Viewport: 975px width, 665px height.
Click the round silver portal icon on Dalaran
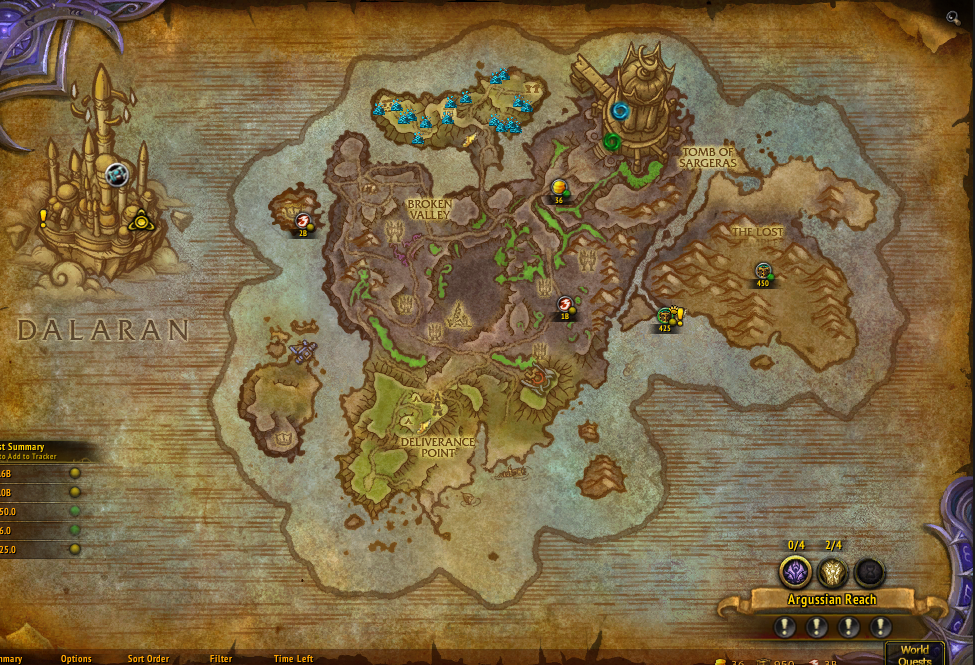[x=117, y=175]
